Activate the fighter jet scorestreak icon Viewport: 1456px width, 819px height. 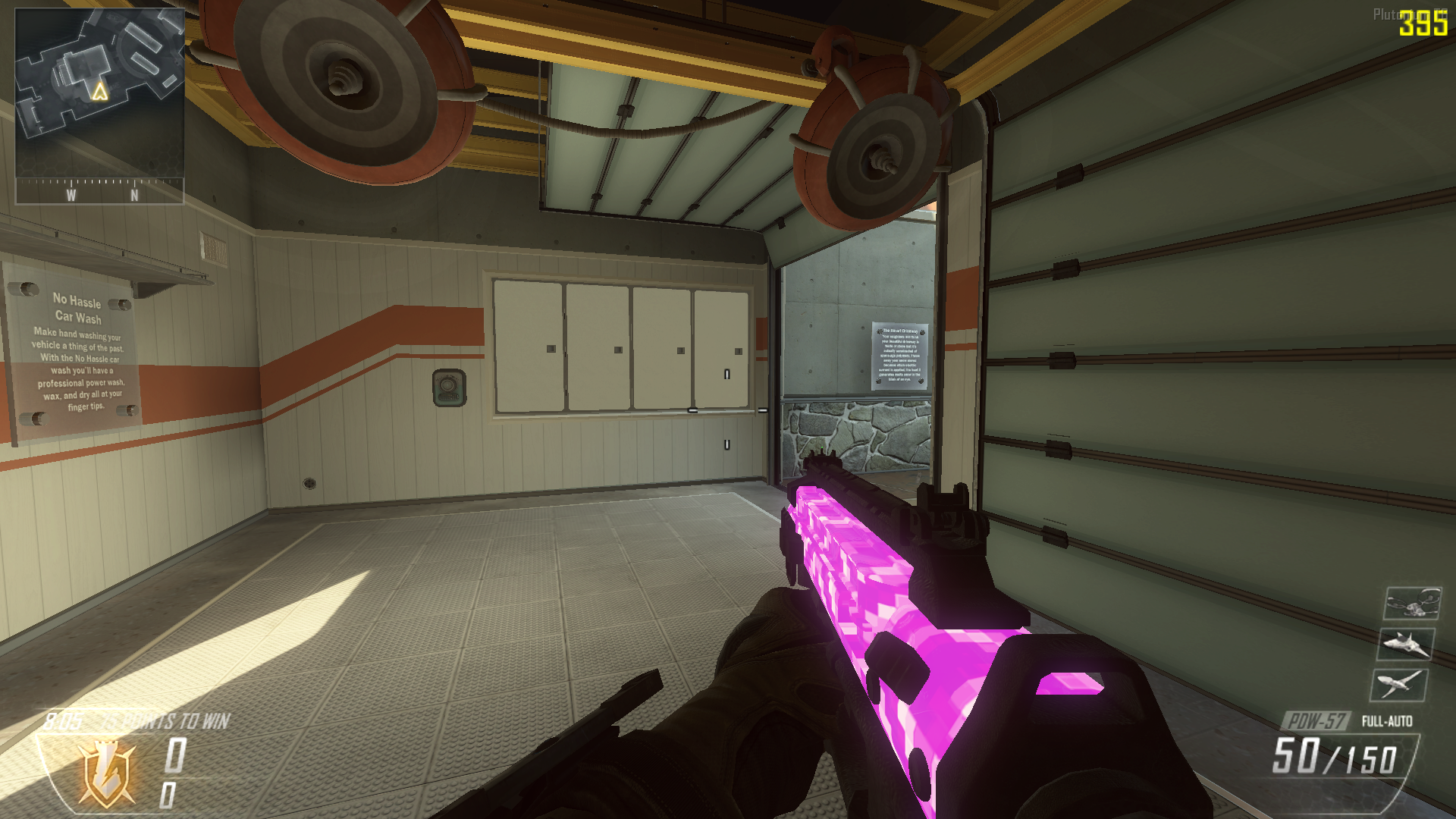tap(1406, 645)
